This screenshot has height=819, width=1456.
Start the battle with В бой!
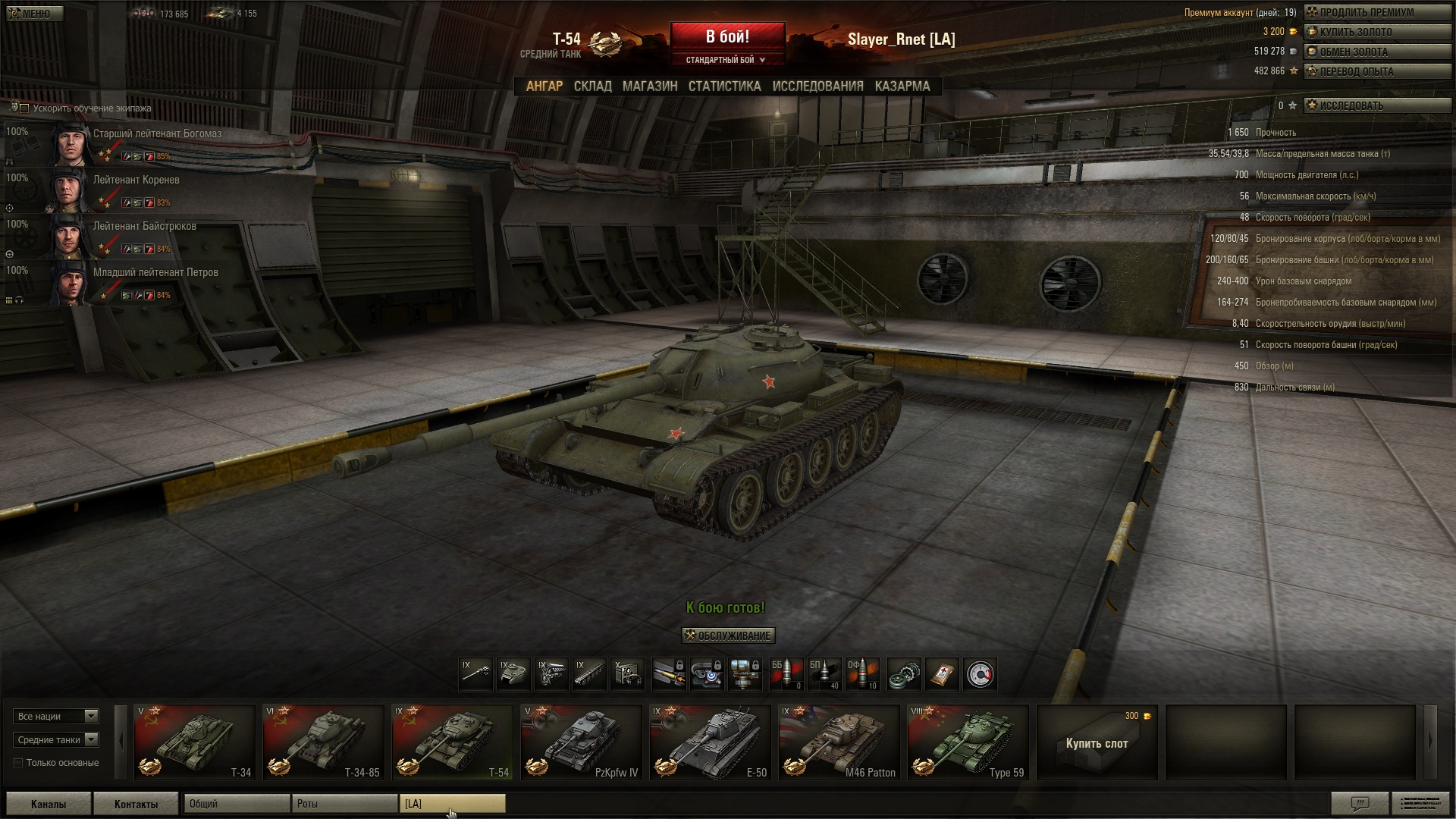pyautogui.click(x=727, y=36)
